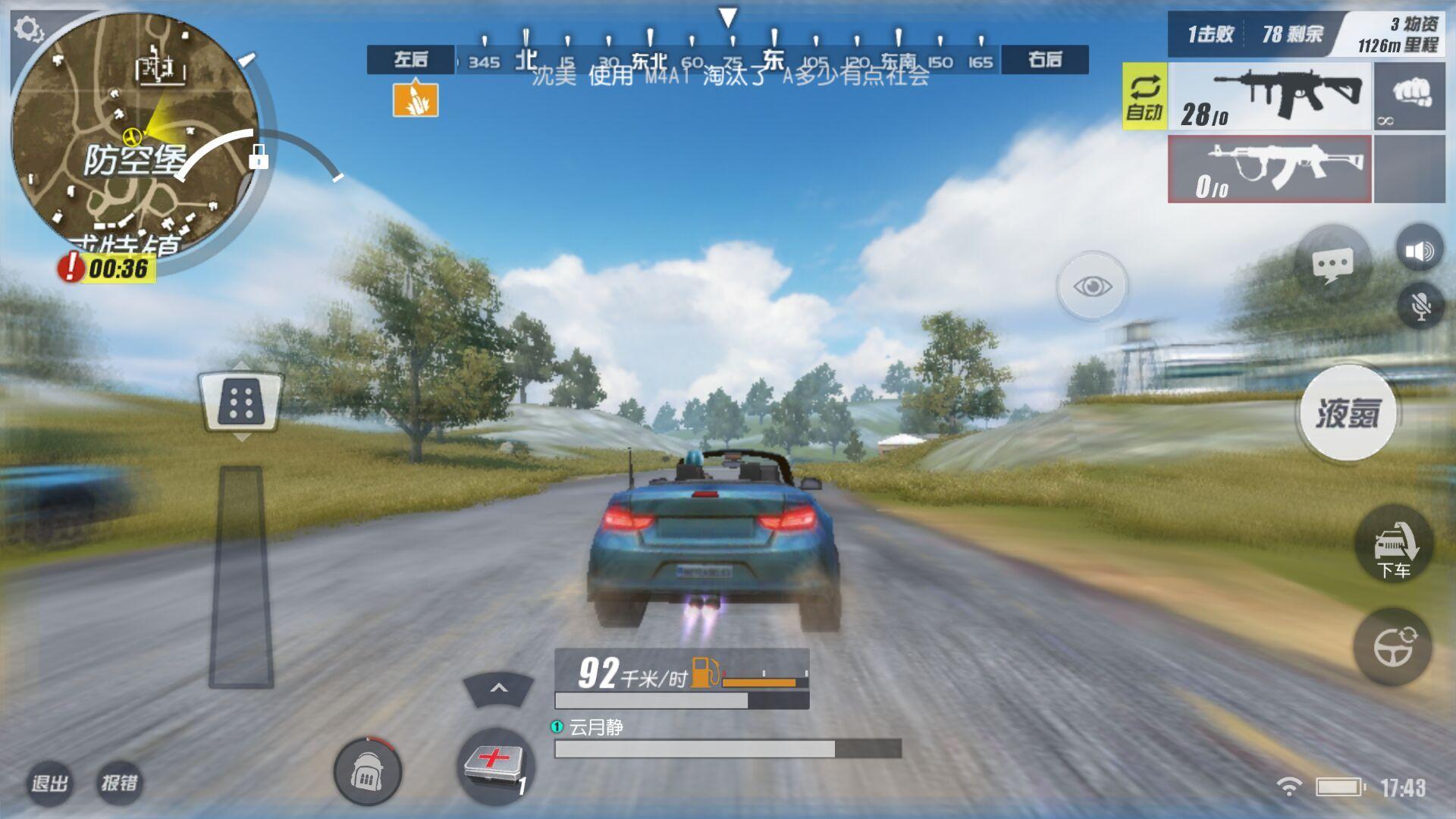Open settings via the gear icon
Screen dimensions: 1456x819
point(29,30)
